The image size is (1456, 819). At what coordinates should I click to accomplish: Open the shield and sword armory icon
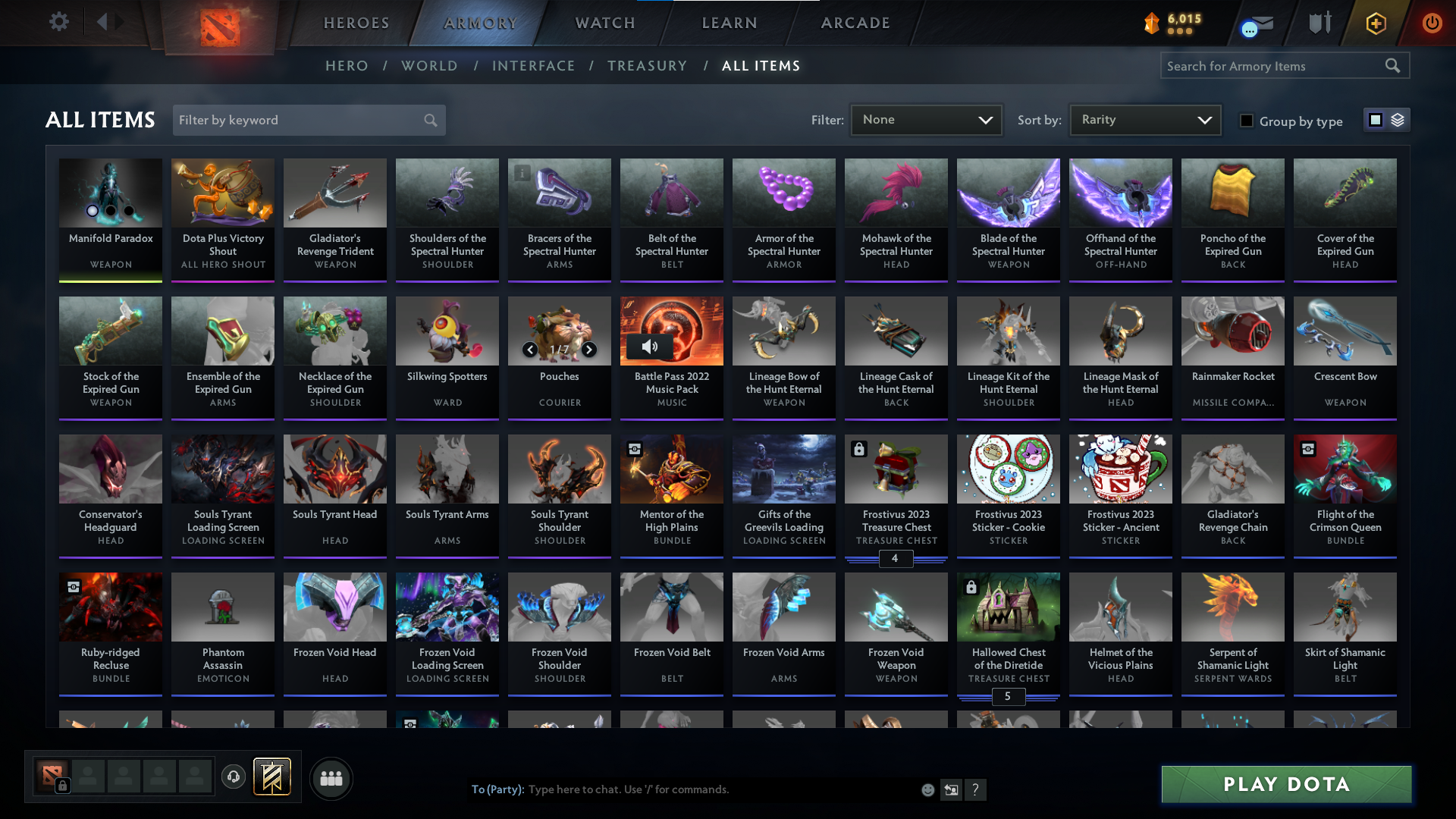(x=1319, y=23)
